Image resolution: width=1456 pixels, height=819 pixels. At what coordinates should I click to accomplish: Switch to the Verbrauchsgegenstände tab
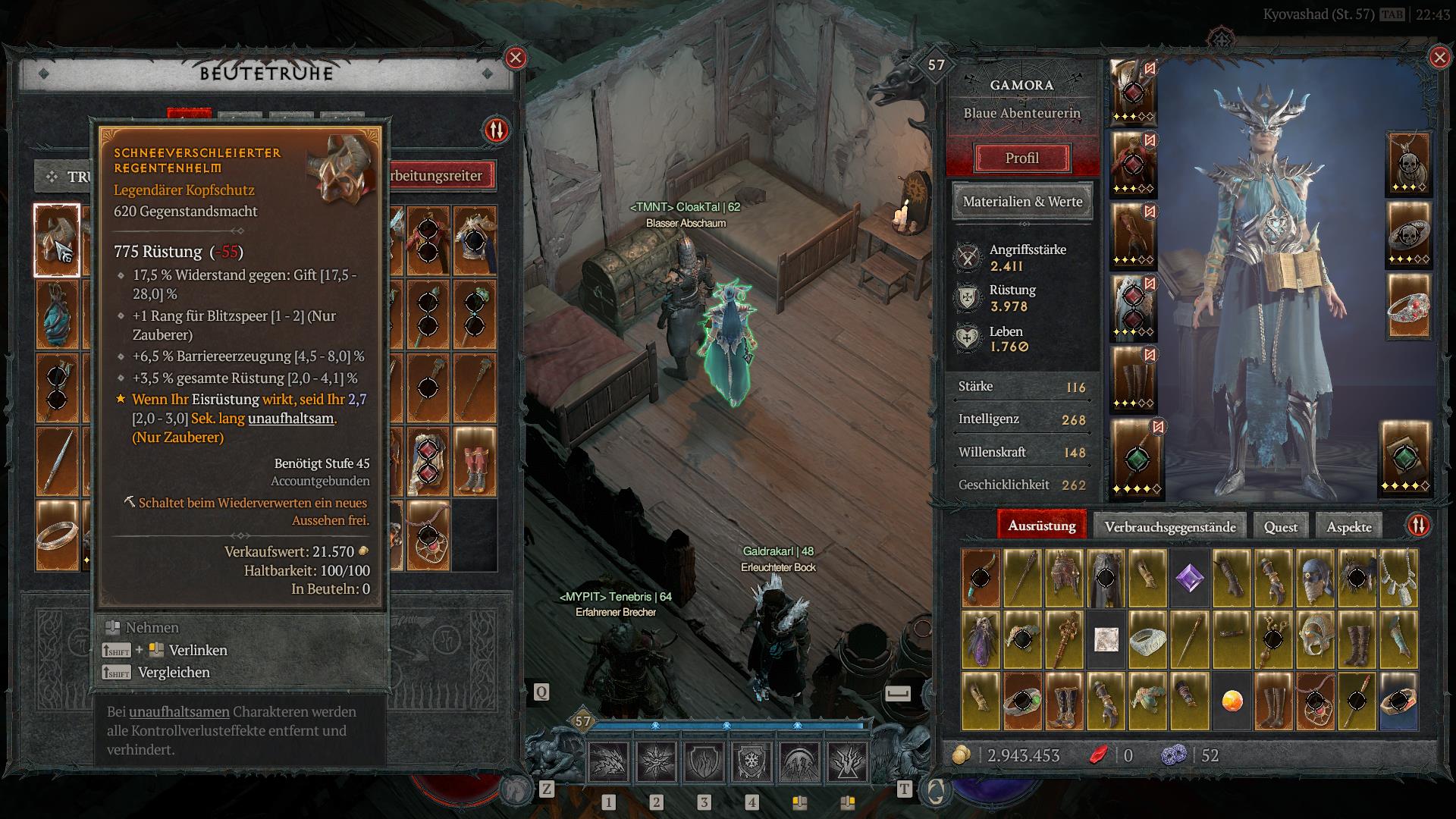tap(1169, 527)
